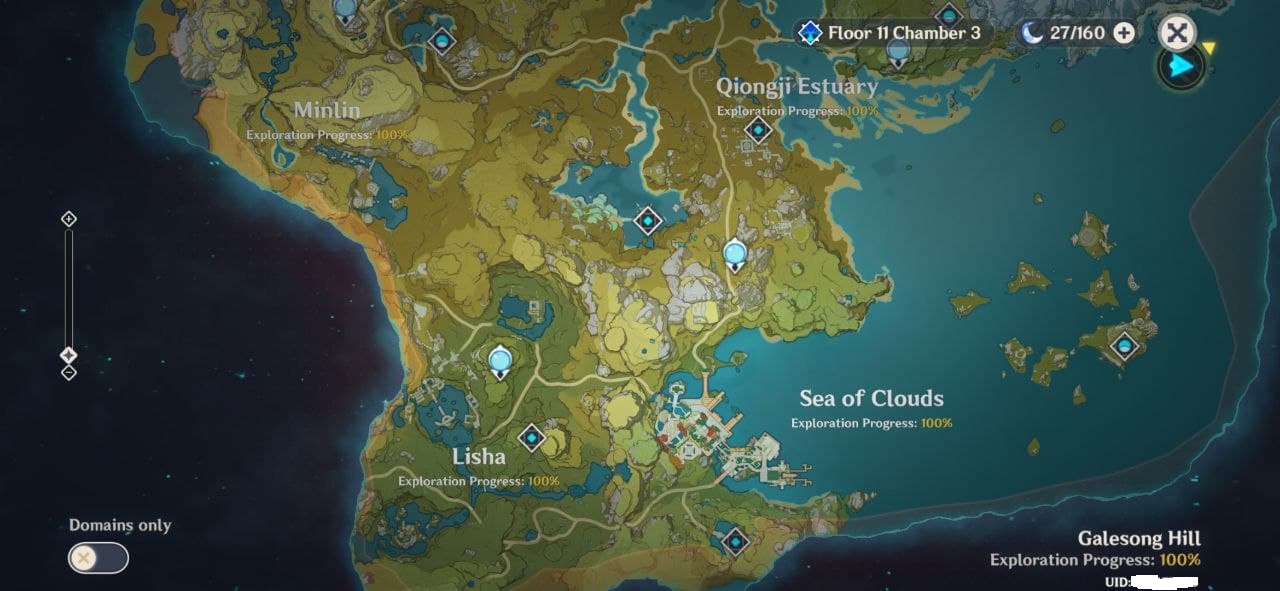Choose the teleport waypoint northwest of Lisha label

coord(500,361)
